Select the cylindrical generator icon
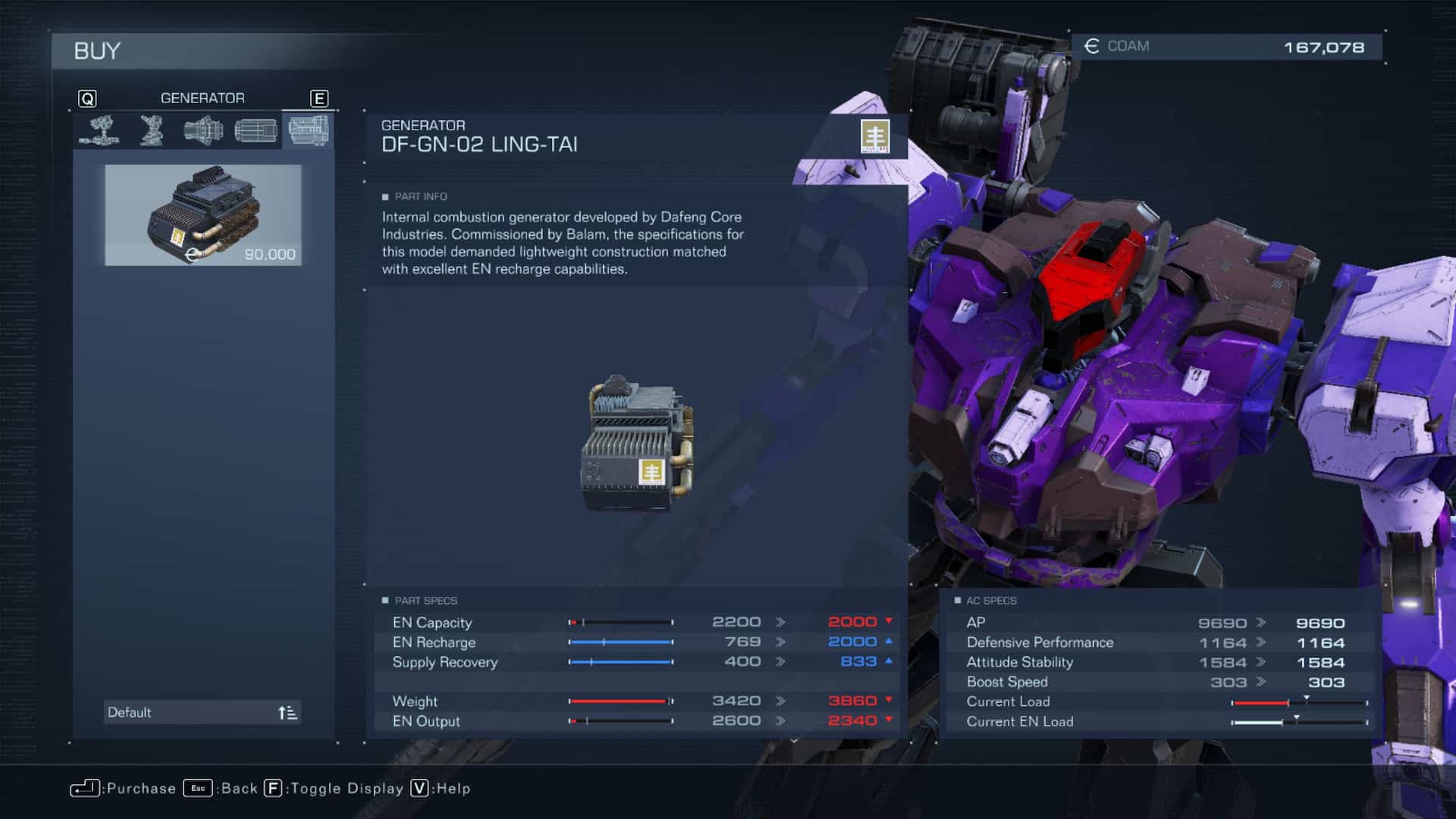This screenshot has width=1456, height=819. (x=256, y=130)
